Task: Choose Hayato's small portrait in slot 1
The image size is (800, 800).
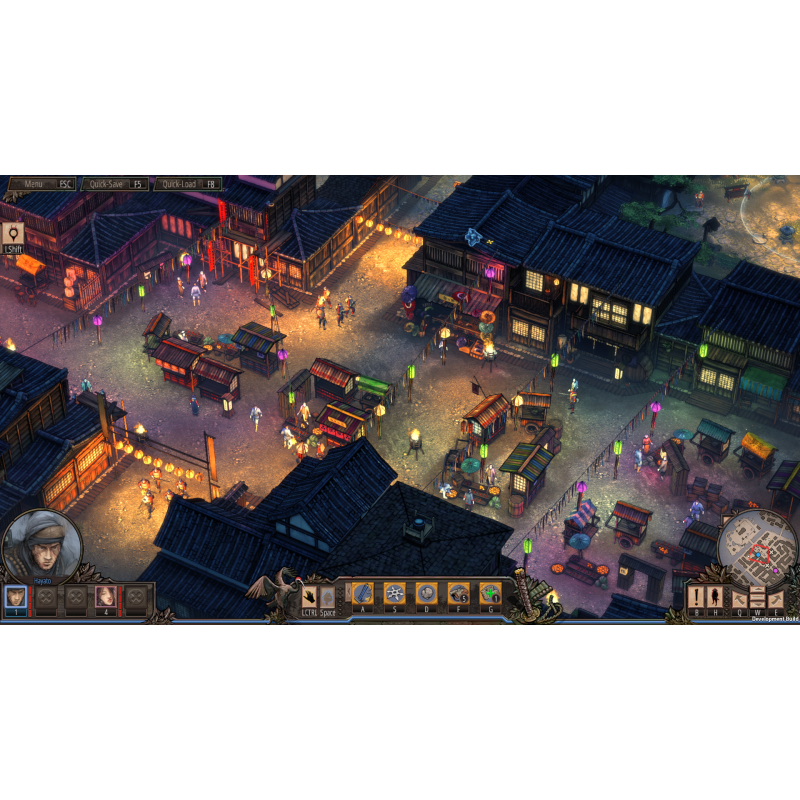Action: pos(15,597)
